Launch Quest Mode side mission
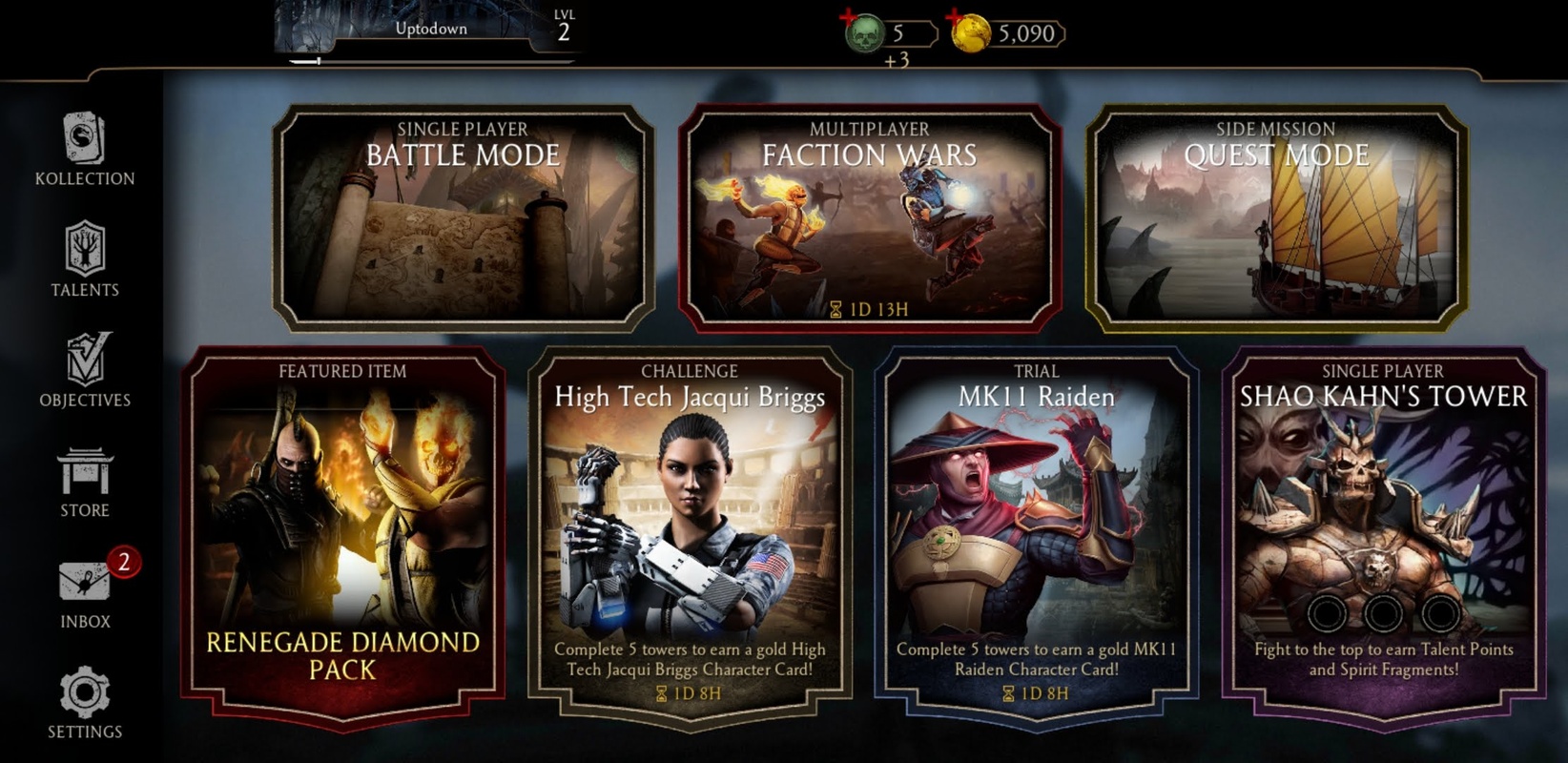The width and height of the screenshot is (1568, 763). click(1276, 218)
